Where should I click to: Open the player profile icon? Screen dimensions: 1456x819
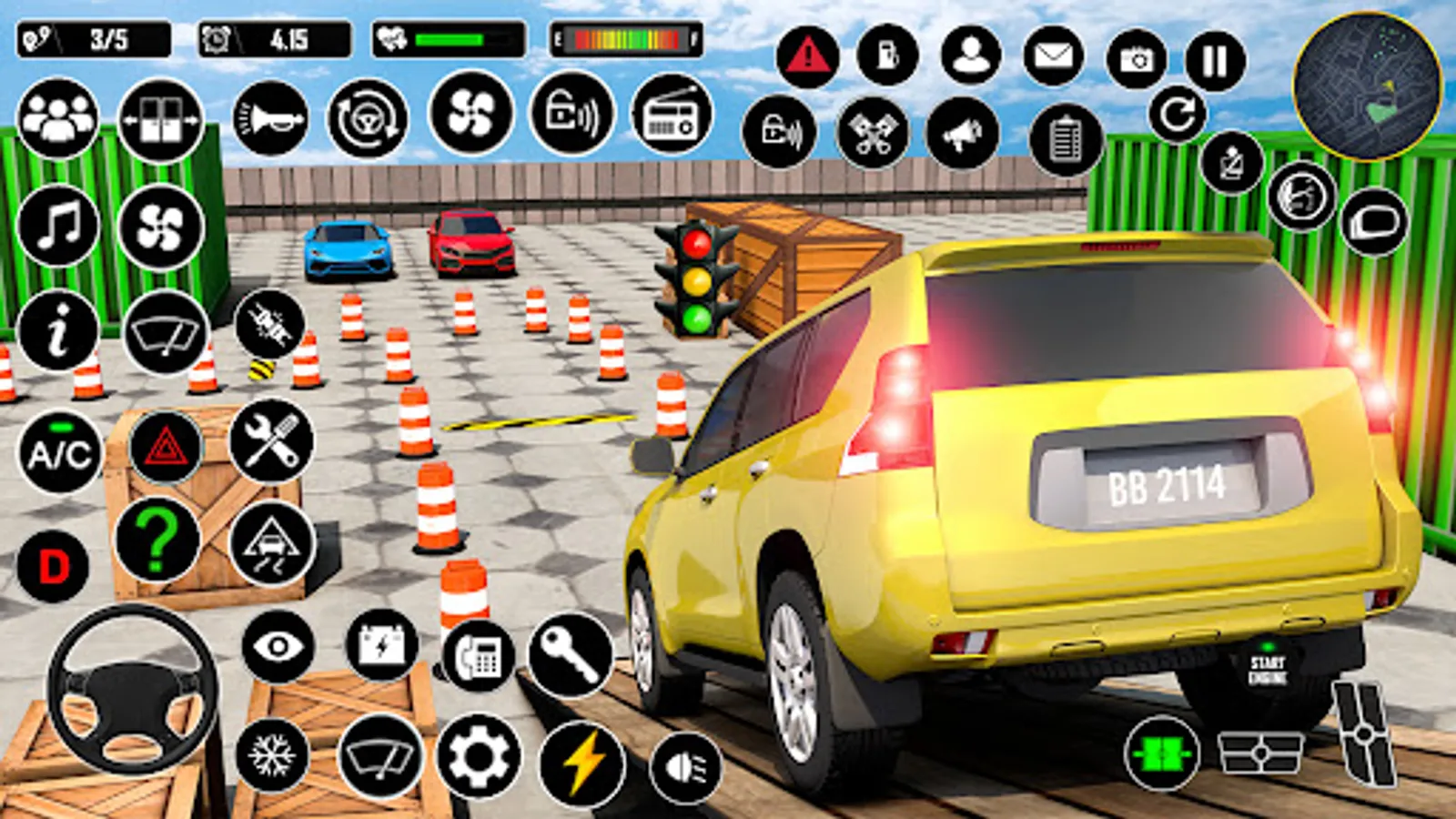tap(971, 56)
